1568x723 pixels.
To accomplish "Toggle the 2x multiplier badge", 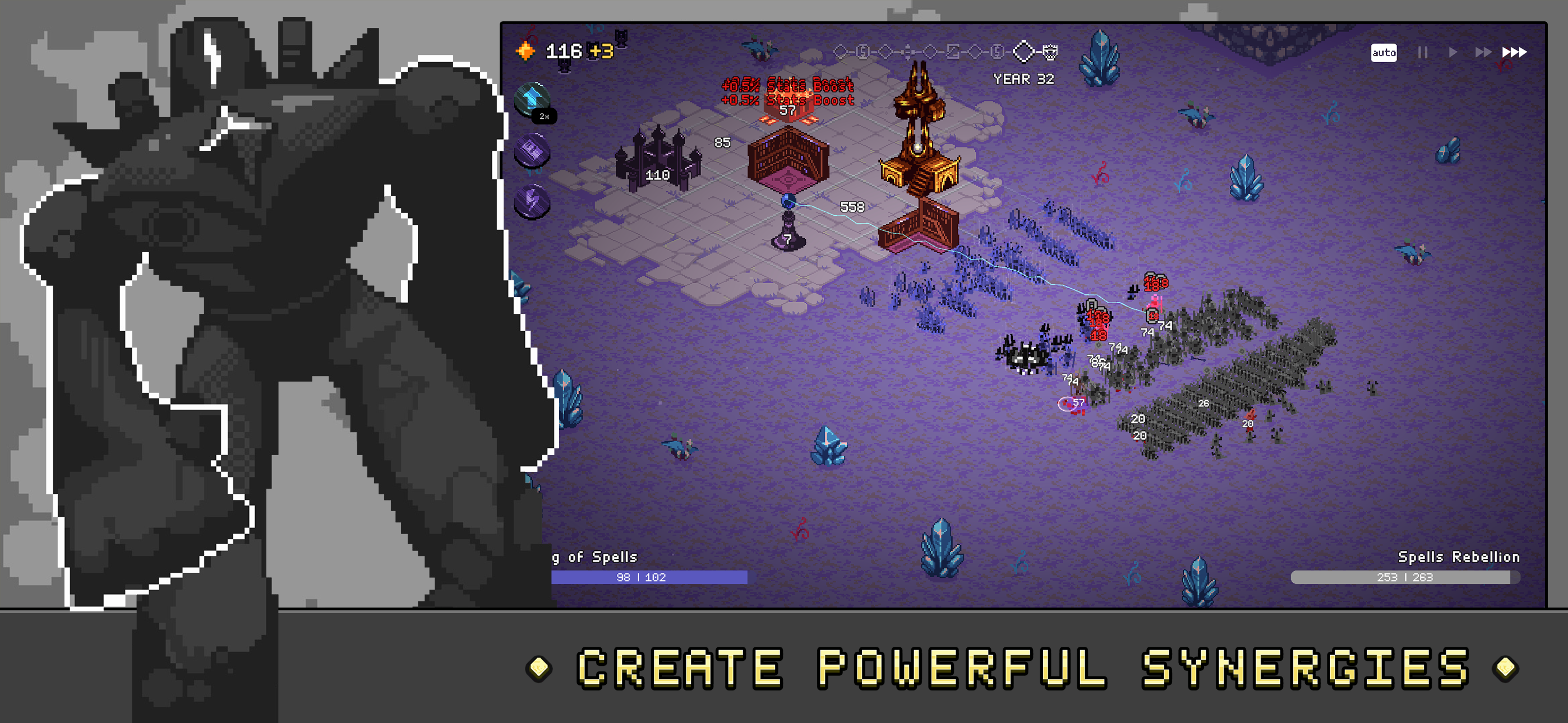I will point(543,115).
